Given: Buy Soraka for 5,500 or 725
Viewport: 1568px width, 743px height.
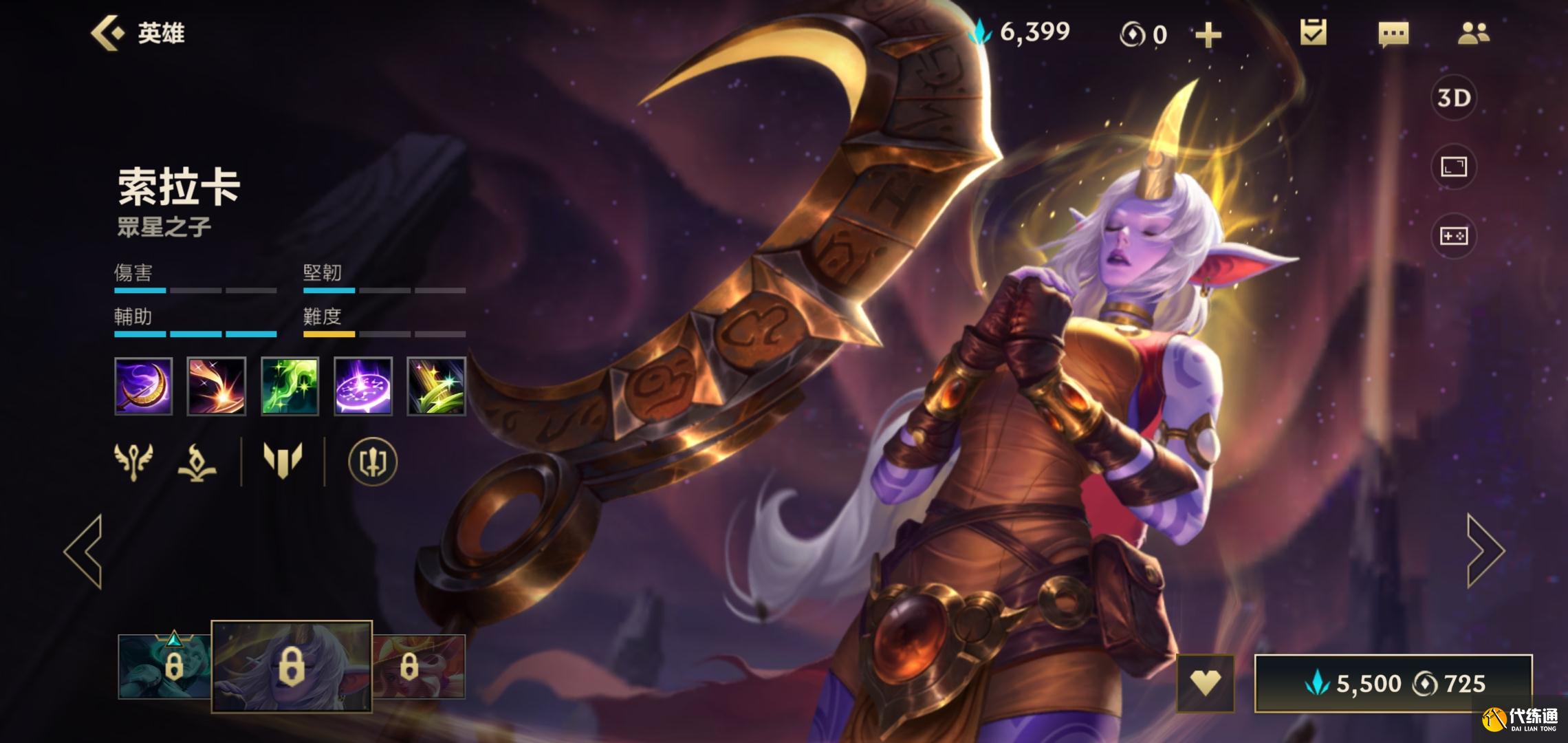Looking at the screenshot, I should pos(1393,683).
